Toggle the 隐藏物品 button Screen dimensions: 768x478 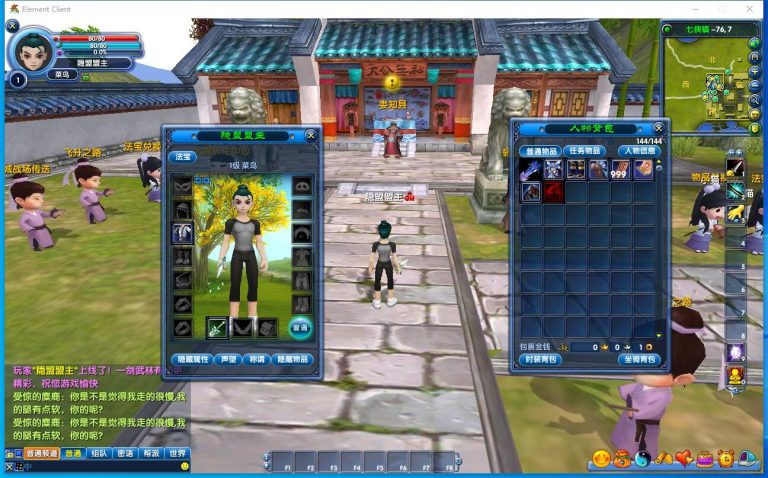[294, 359]
